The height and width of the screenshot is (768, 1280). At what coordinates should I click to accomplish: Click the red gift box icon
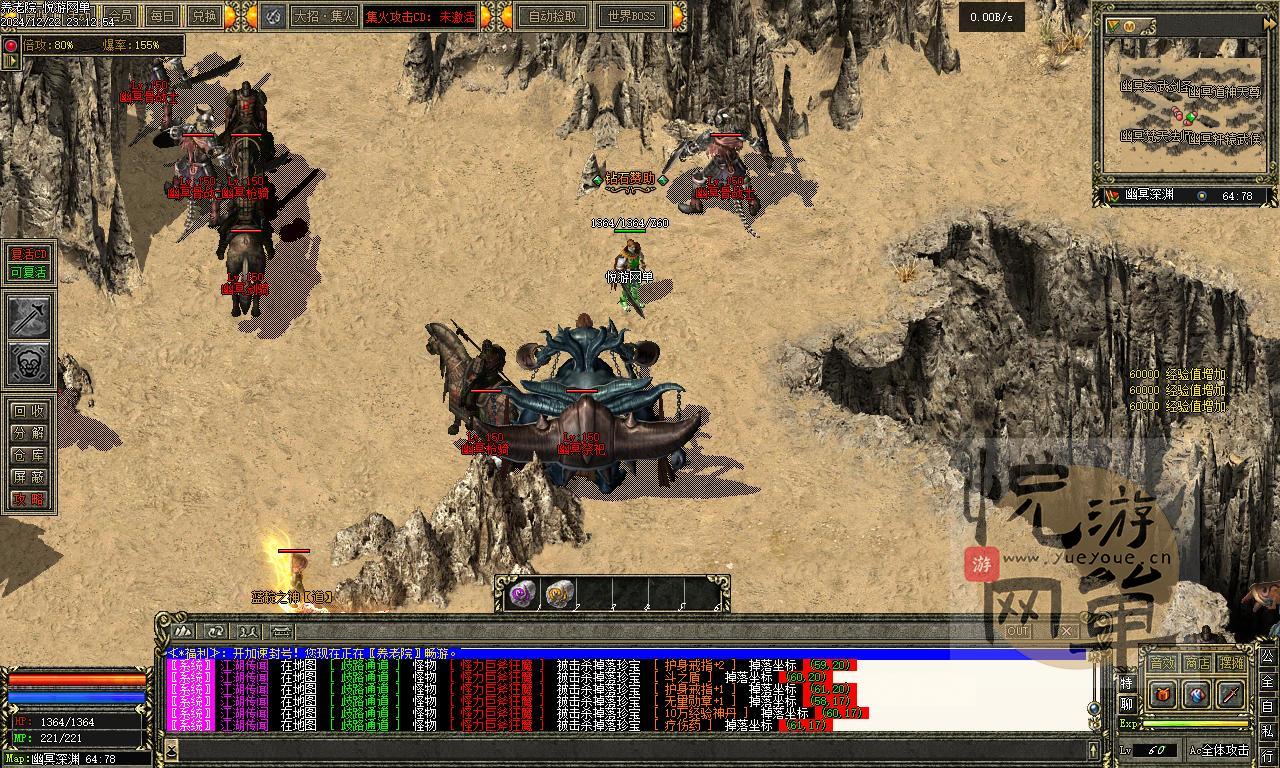1162,693
